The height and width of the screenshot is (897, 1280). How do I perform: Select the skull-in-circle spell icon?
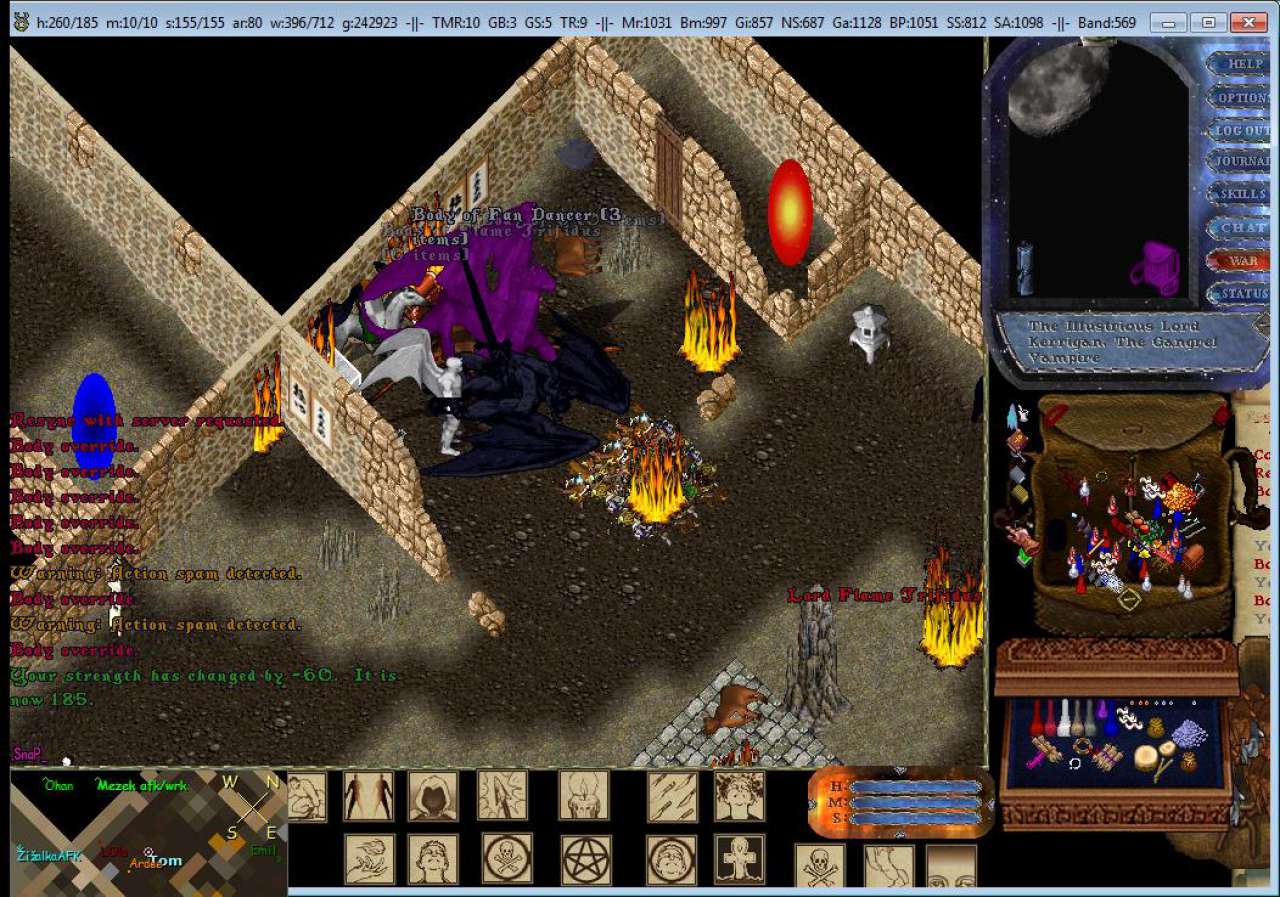[508, 859]
